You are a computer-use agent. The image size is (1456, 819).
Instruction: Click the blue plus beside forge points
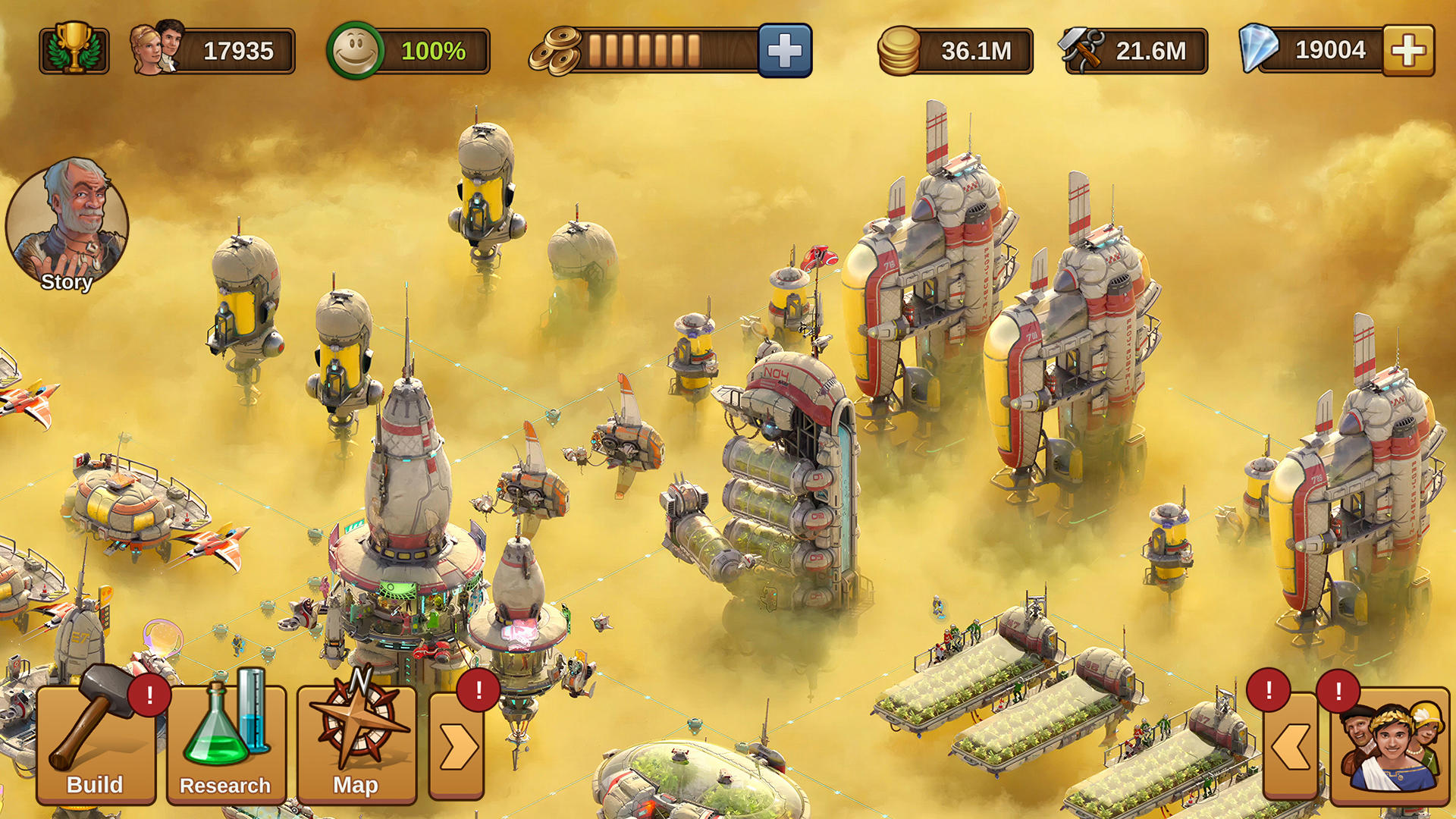click(x=785, y=49)
